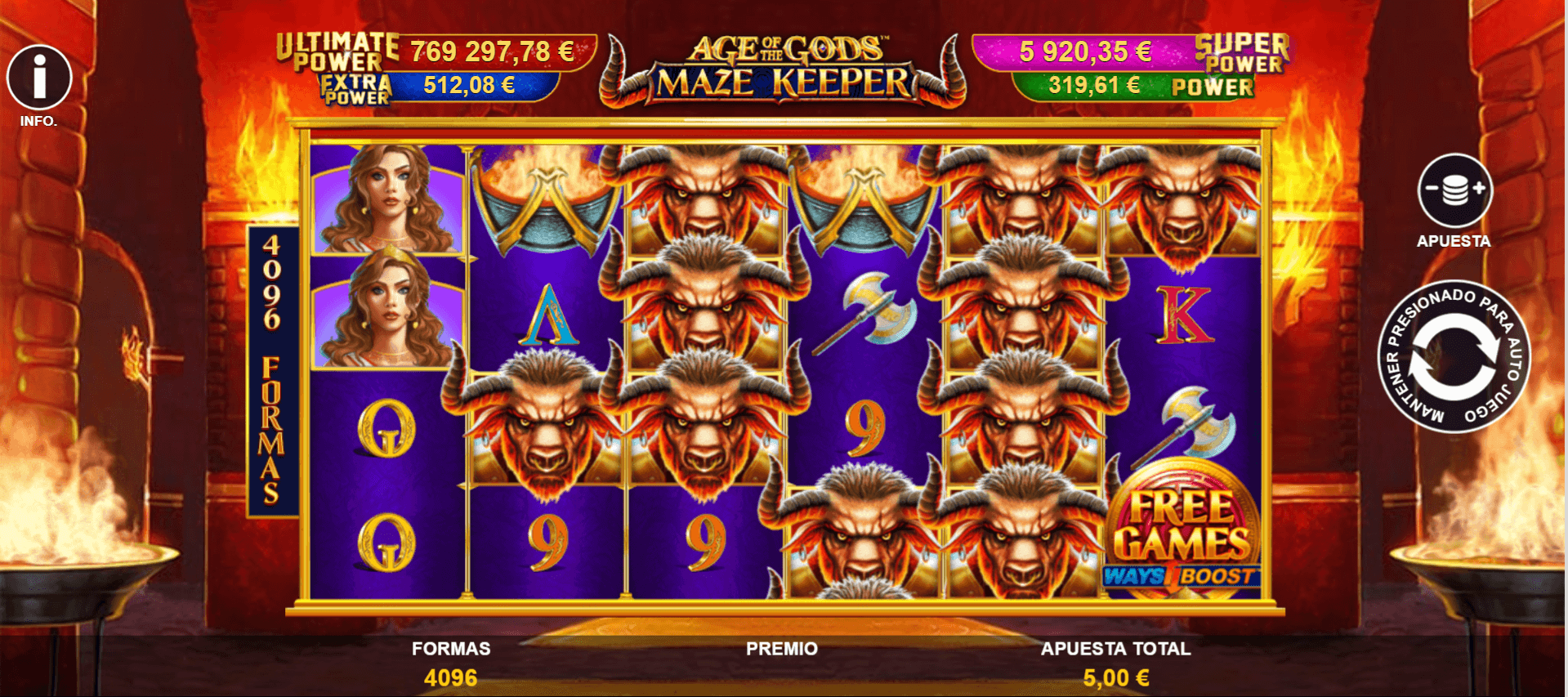The width and height of the screenshot is (1568, 697).
Task: Click the PREMIO label below the reels
Action: coord(780,648)
